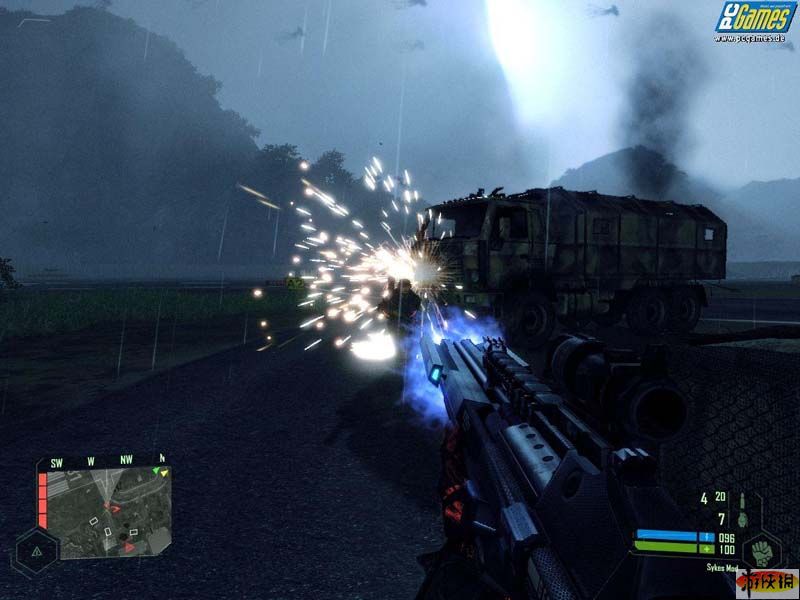Activate the fist strength mode icon
800x600 pixels.
[762, 553]
